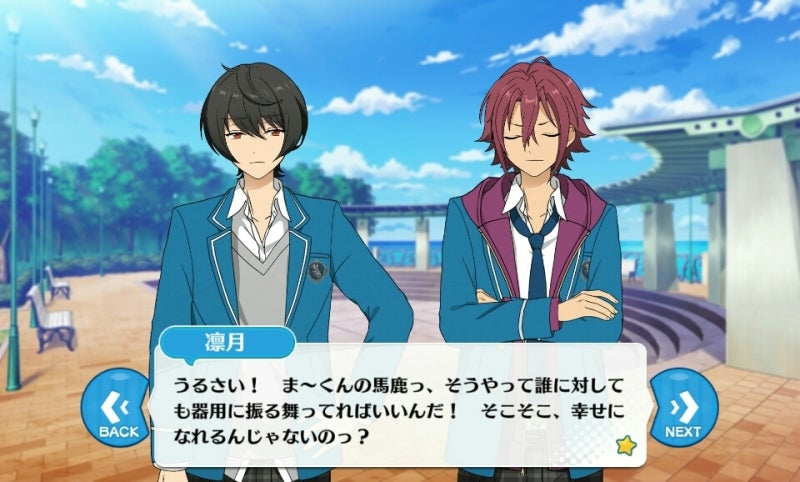Click the dialogue text box to continue
This screenshot has width=800, height=482.
(400, 412)
